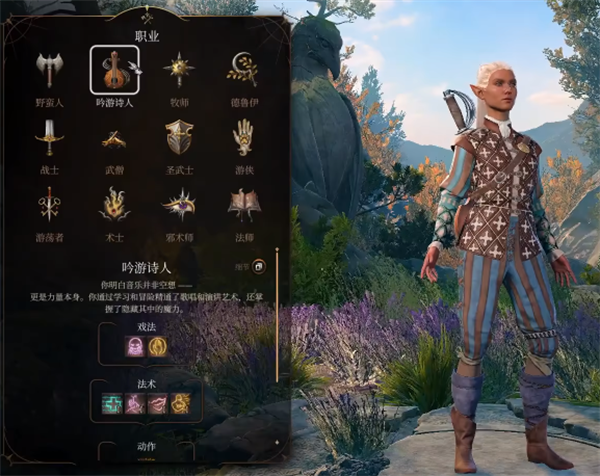Pick the 法师 (Wizard) spellbook icon
Image resolution: width=600 pixels, height=476 pixels.
tap(243, 204)
